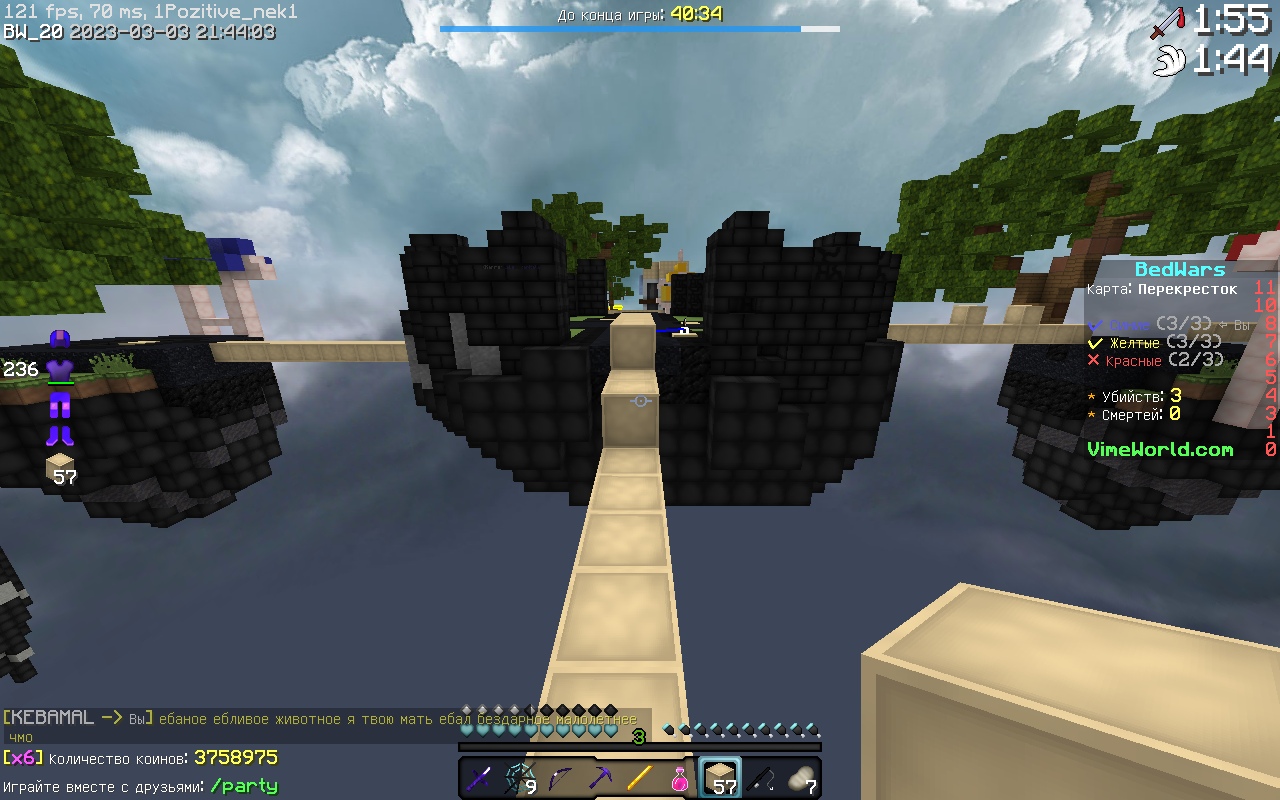Open the BedWars scoreboard header
The image size is (1280, 800).
(1178, 269)
